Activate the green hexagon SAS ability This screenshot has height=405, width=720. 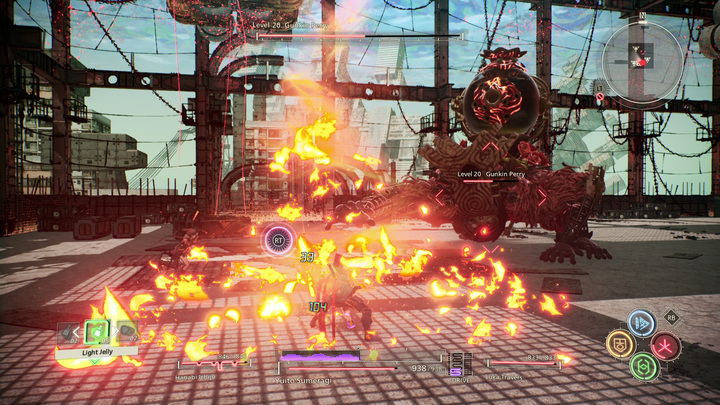[643, 367]
